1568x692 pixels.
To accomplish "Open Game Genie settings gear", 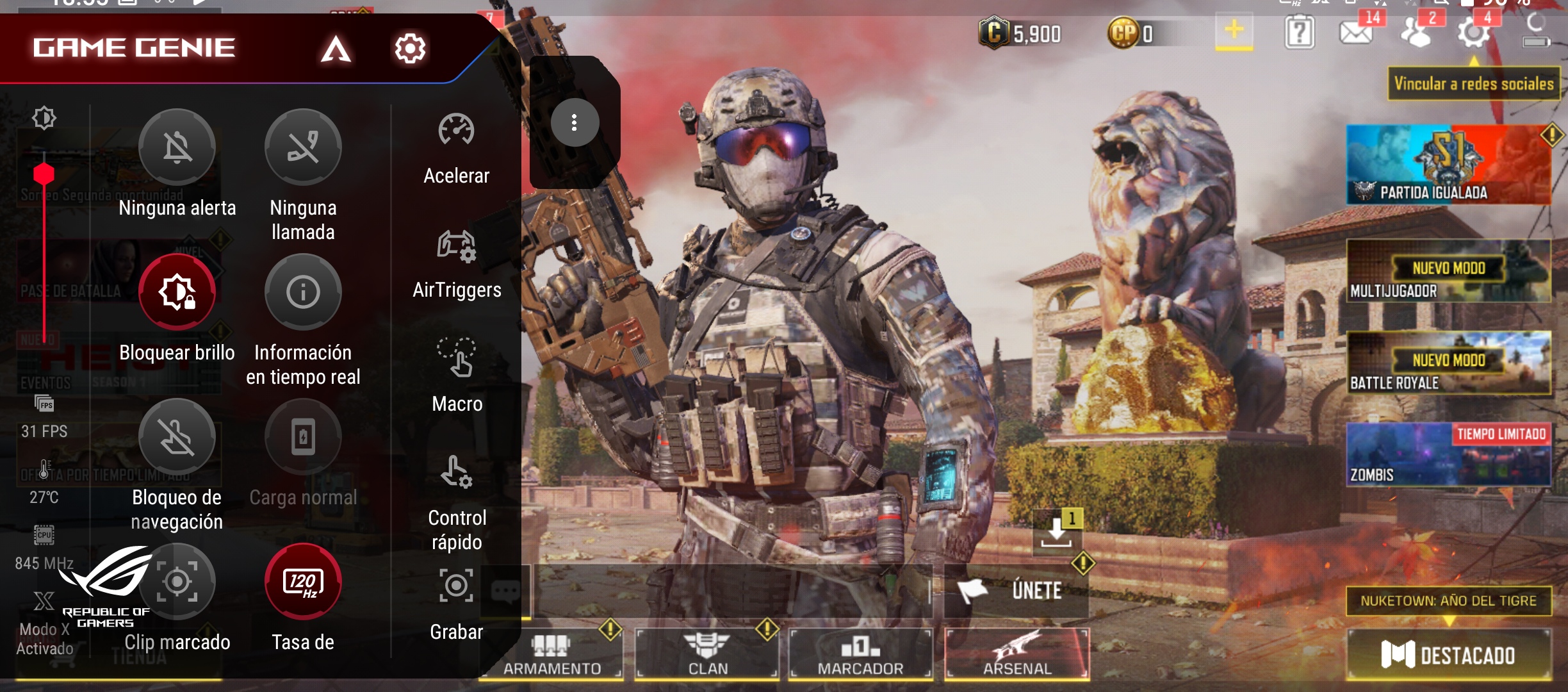I will point(410,48).
